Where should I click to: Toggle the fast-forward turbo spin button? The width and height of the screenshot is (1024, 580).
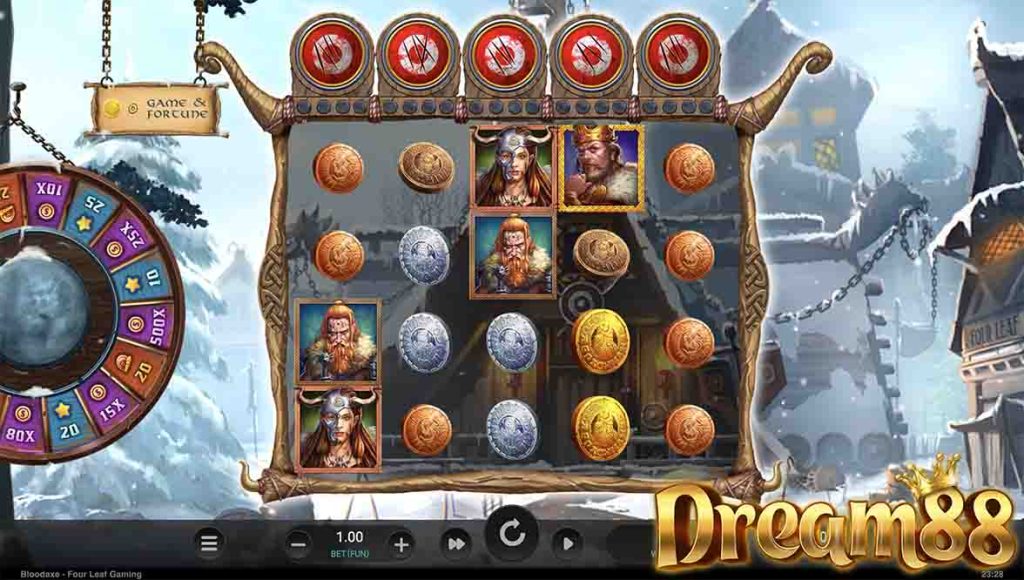(457, 543)
